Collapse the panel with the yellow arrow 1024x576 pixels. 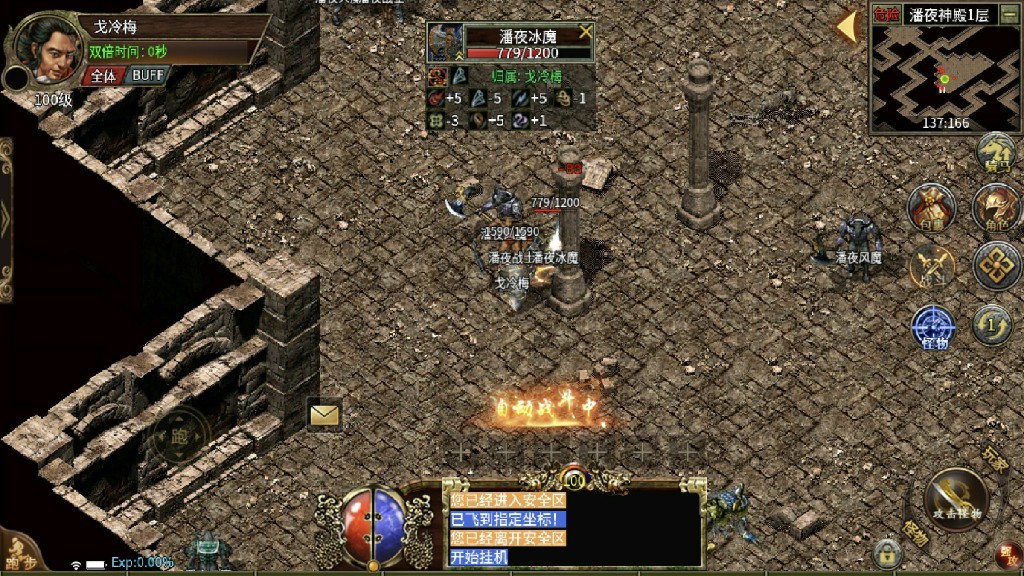click(x=847, y=26)
